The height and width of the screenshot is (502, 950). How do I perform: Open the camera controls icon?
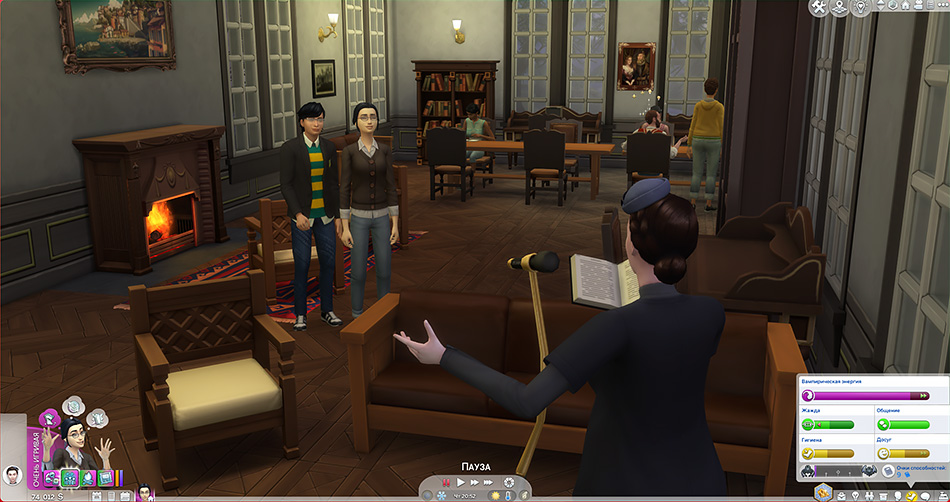click(x=918, y=5)
